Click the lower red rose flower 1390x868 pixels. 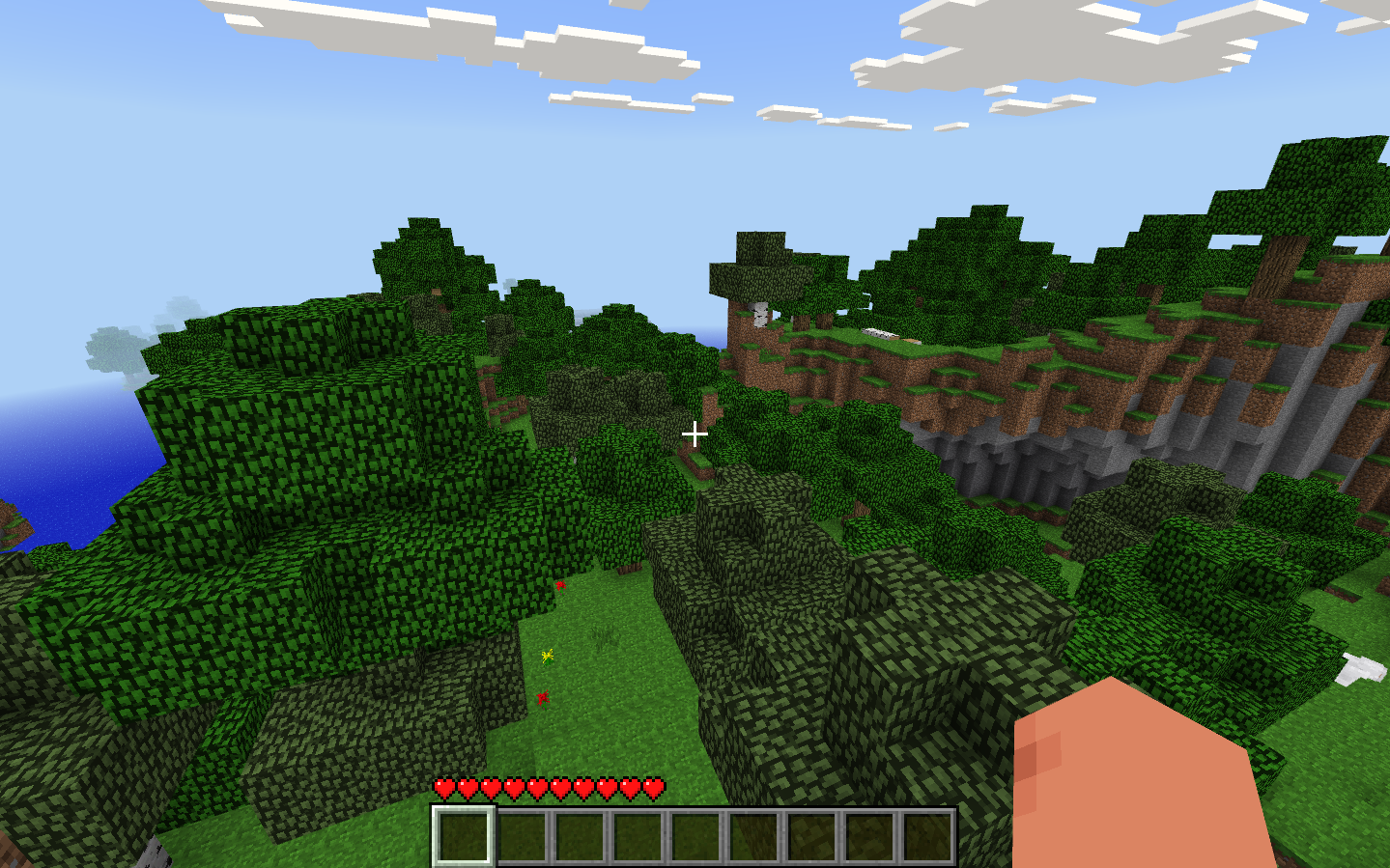point(543,696)
